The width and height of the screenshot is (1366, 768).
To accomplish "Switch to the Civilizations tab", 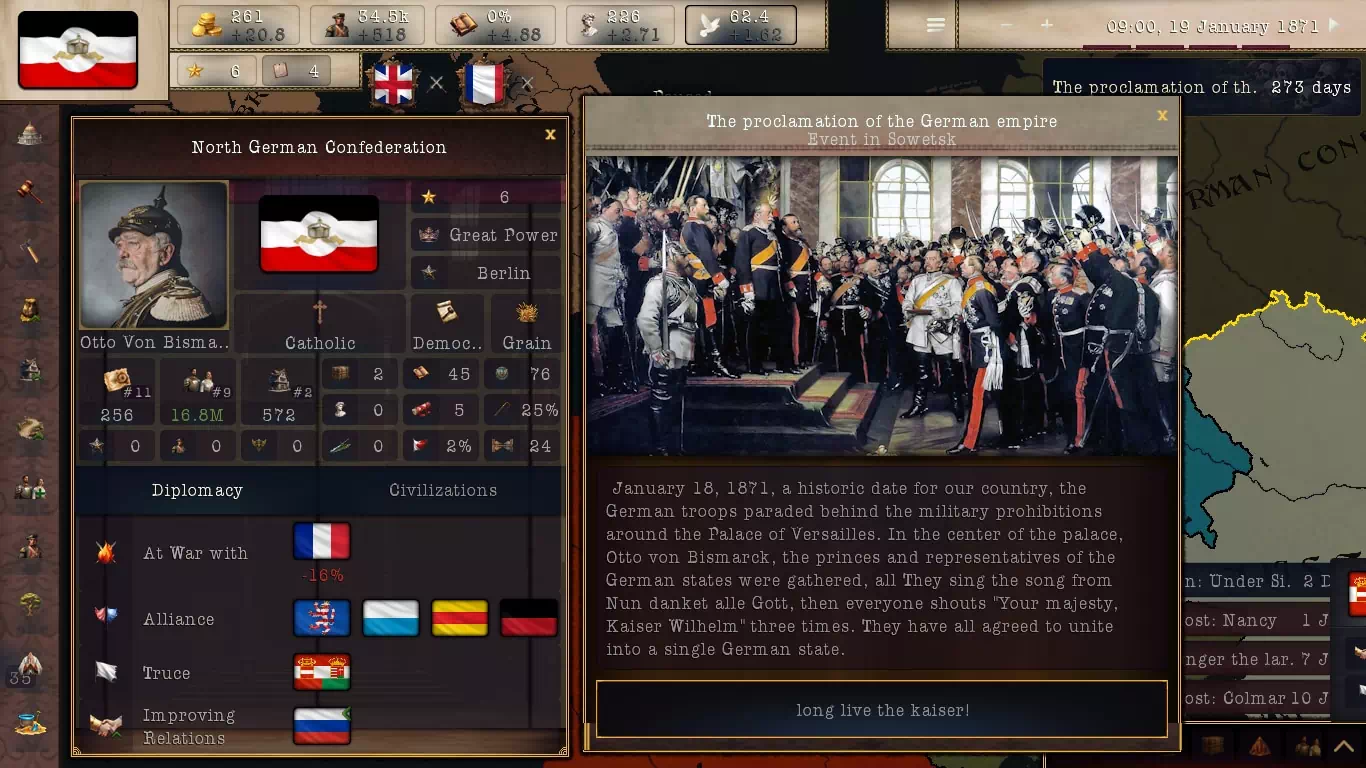I will coord(442,490).
